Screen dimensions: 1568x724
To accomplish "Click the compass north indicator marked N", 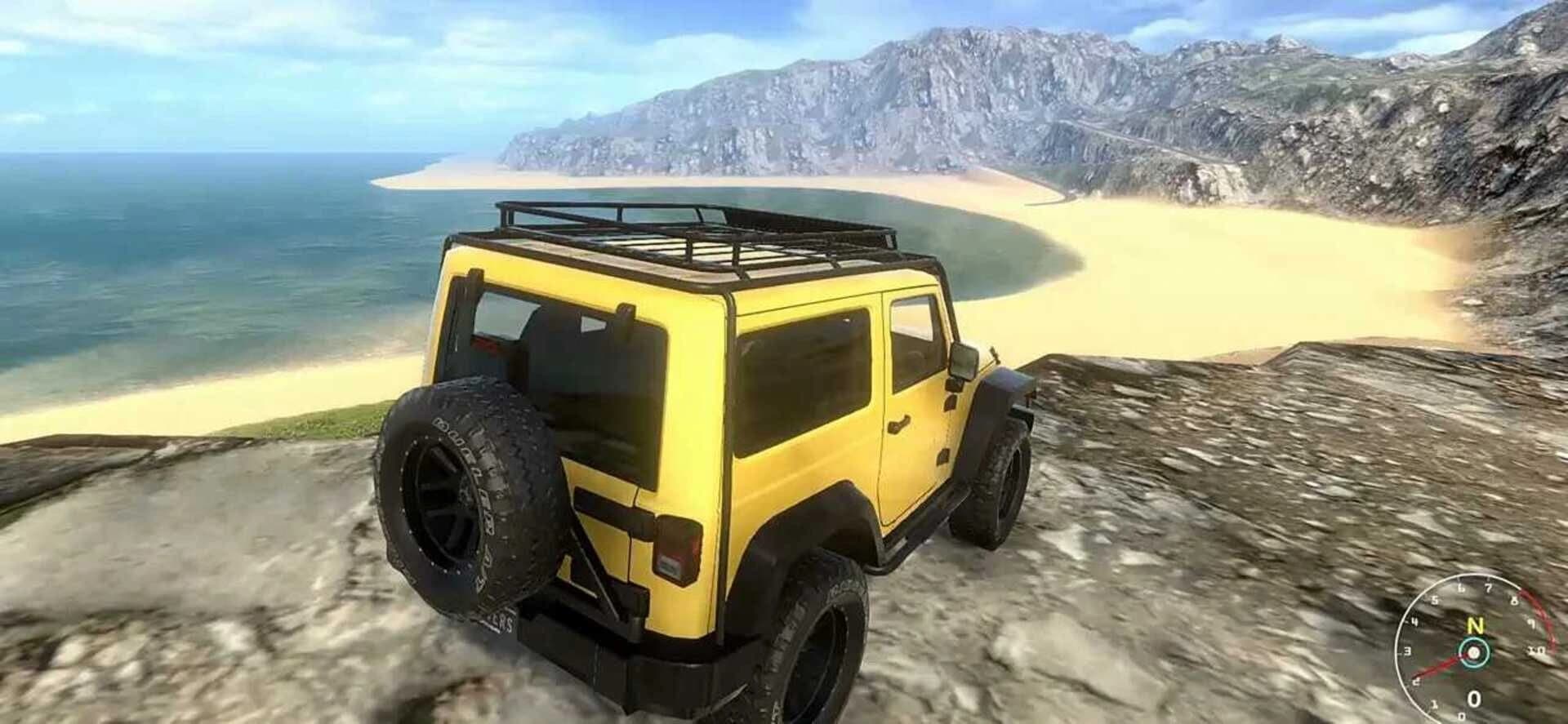I will click(x=1475, y=625).
